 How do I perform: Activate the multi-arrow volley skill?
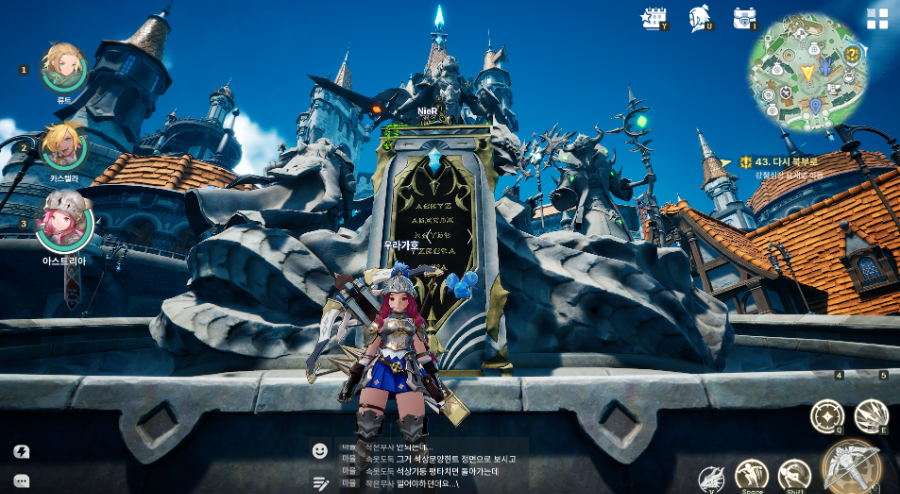click(871, 416)
